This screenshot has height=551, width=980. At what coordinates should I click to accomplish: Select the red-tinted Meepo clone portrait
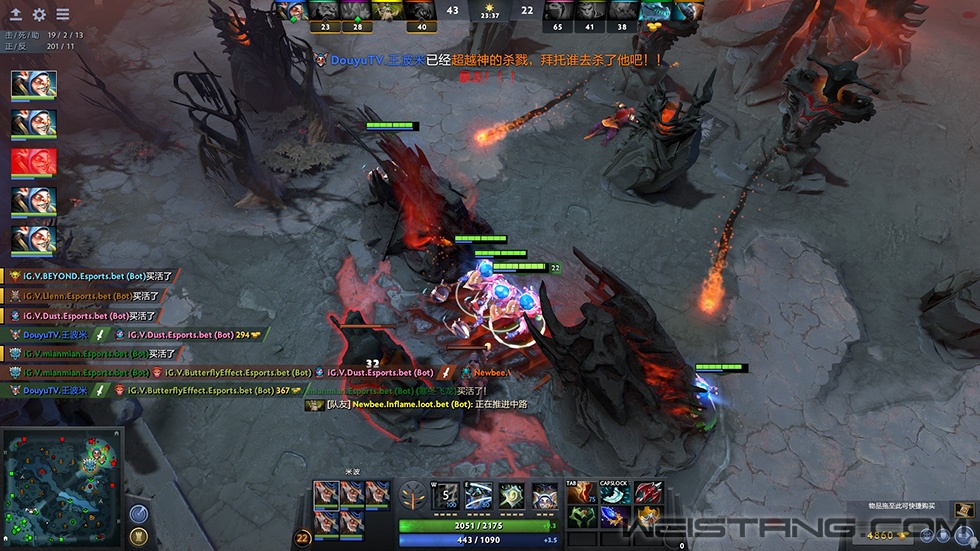coord(33,162)
